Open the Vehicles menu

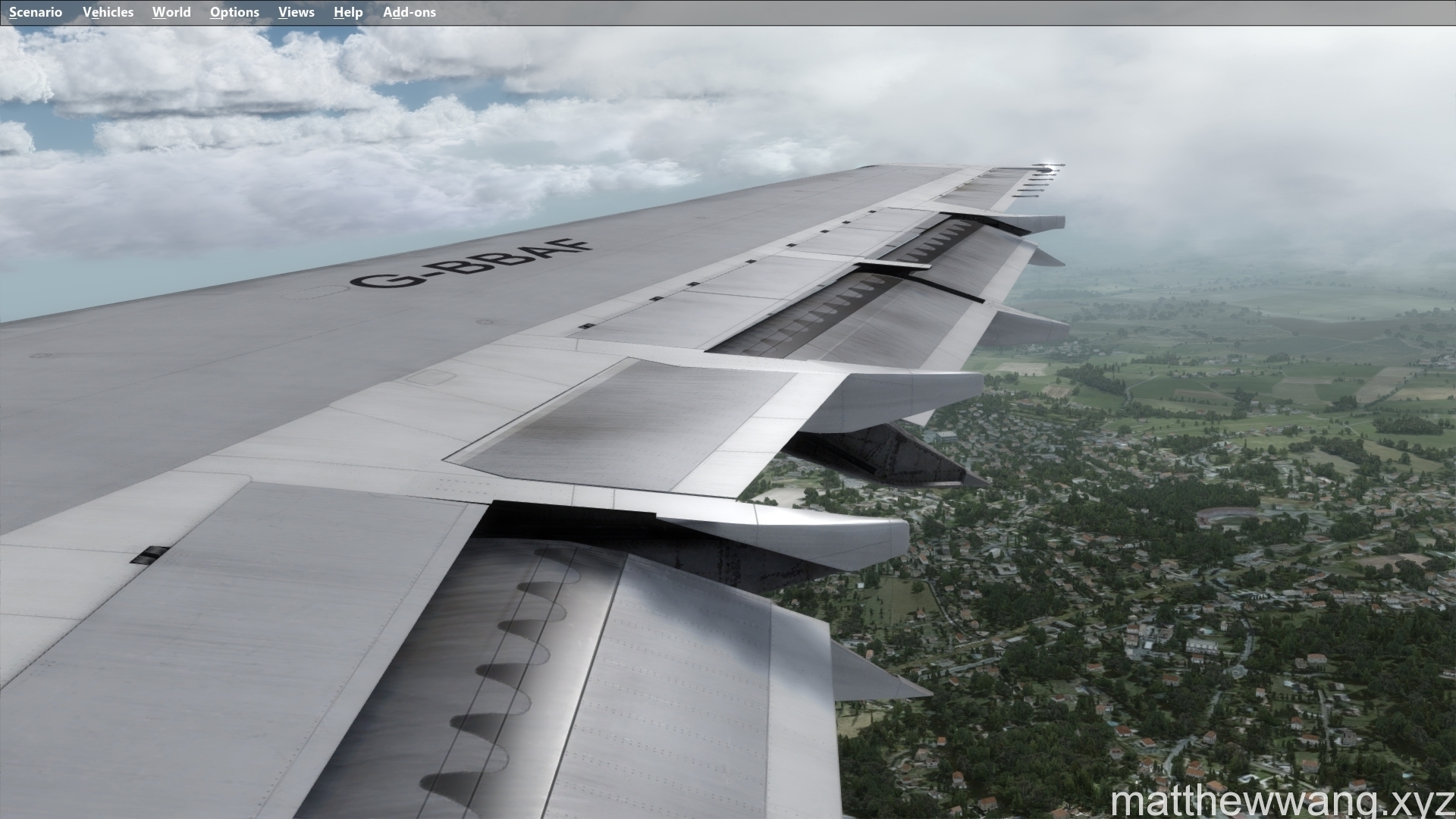point(108,12)
